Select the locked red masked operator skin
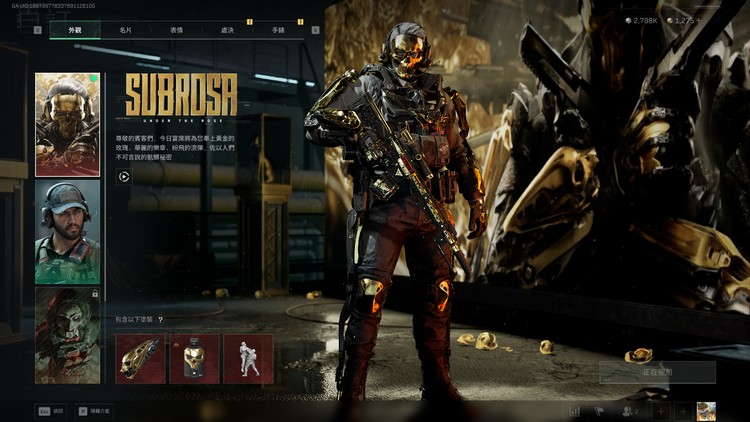Image resolution: width=750 pixels, height=422 pixels. [67, 335]
